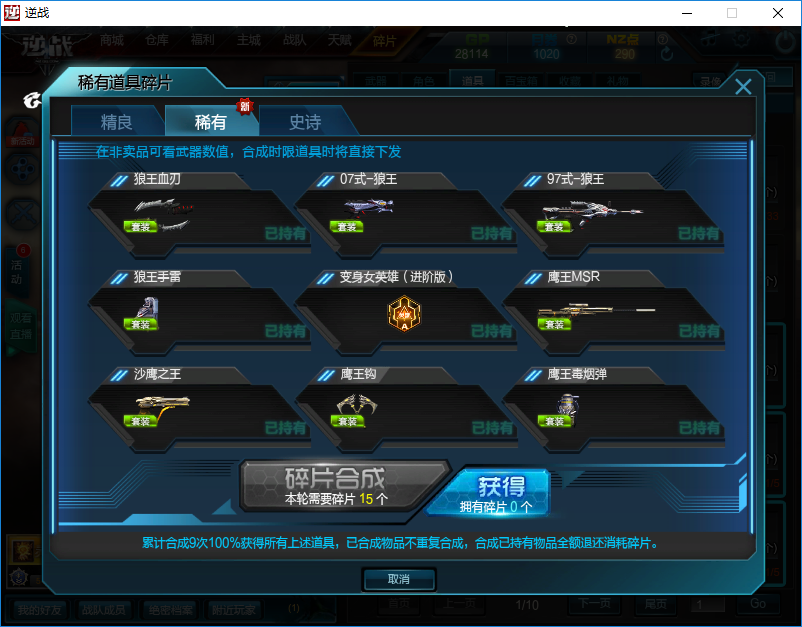This screenshot has height=627, width=802.
Task: Click the 获得 button
Action: click(500, 492)
